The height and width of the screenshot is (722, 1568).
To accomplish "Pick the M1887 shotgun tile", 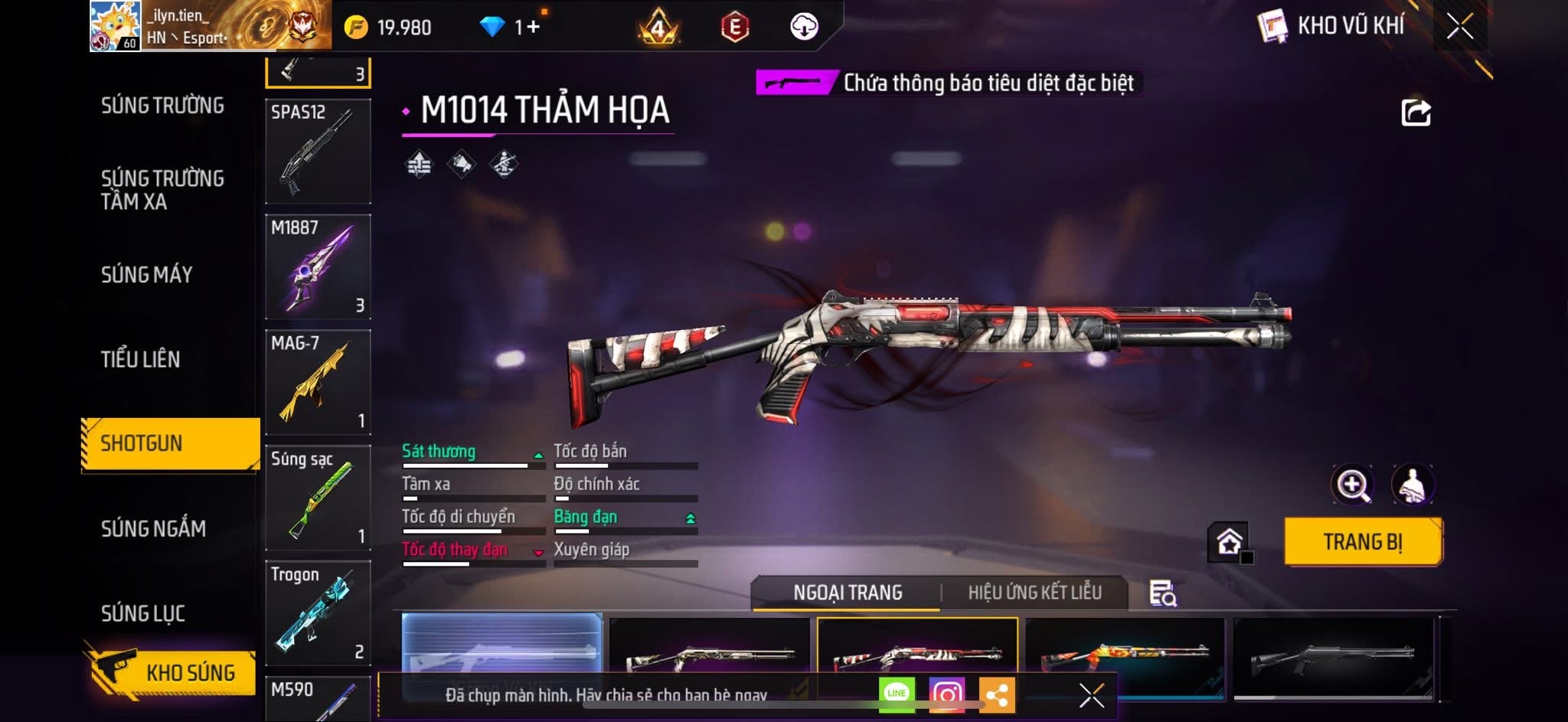I will pos(318,266).
